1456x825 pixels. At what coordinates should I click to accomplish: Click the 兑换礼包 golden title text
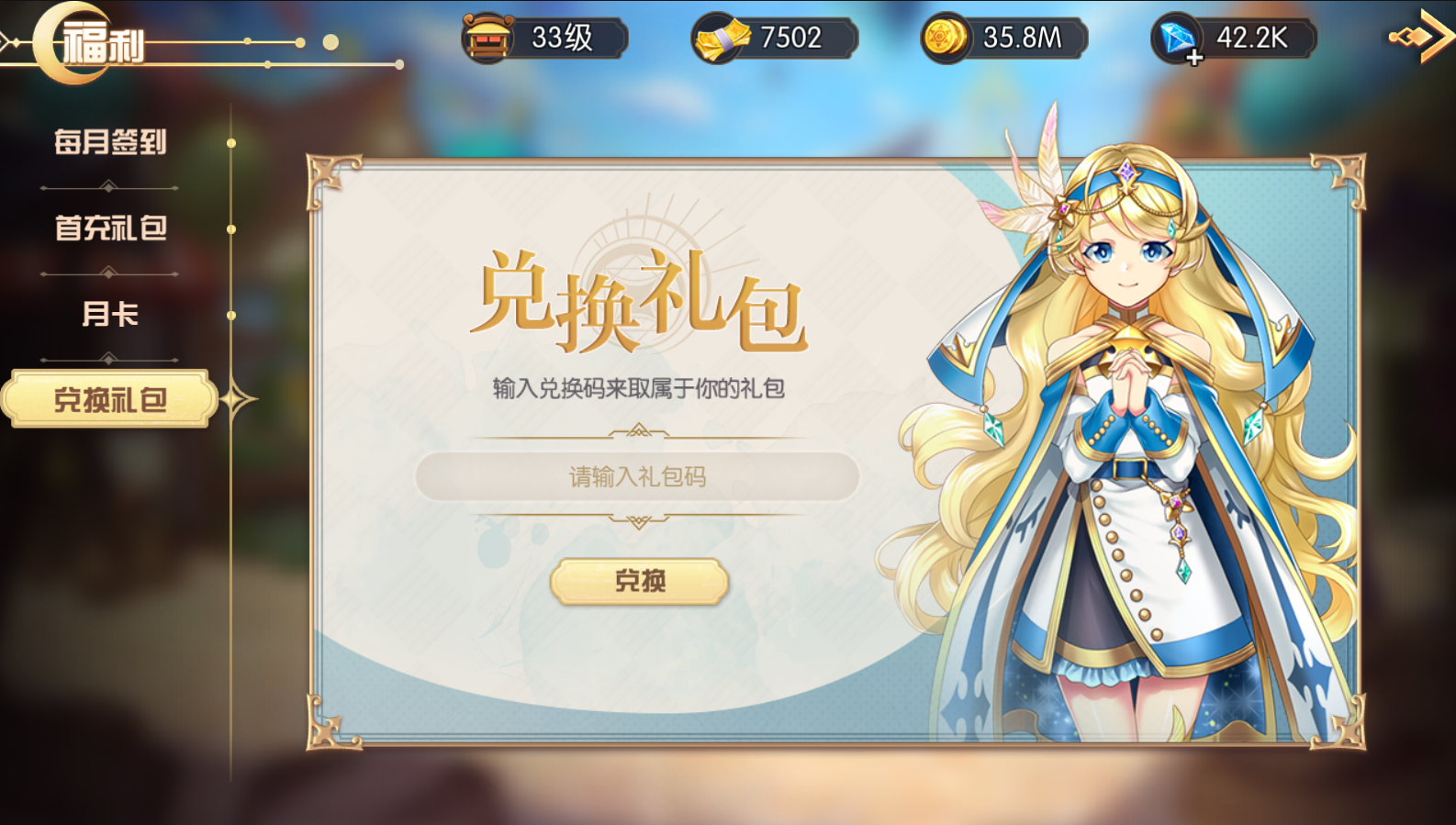(x=643, y=303)
